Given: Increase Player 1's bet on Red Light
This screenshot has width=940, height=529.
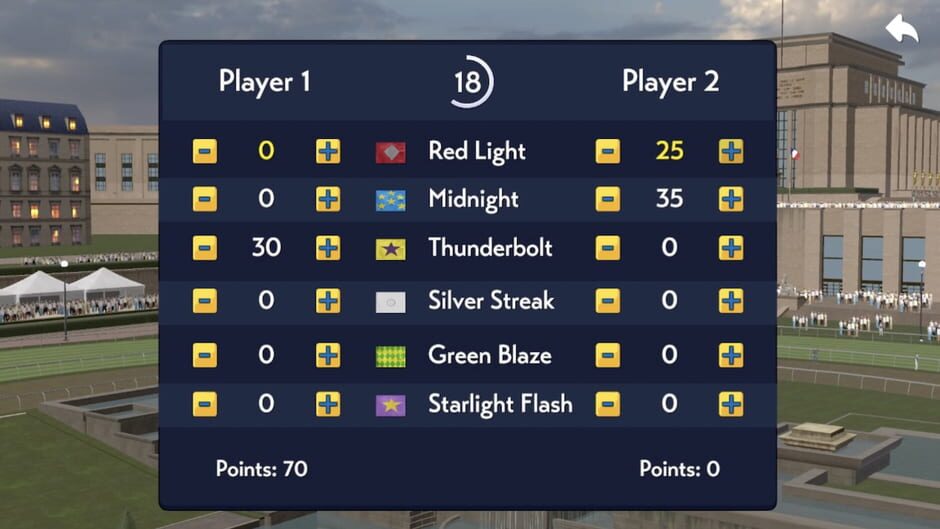Looking at the screenshot, I should pyautogui.click(x=328, y=151).
